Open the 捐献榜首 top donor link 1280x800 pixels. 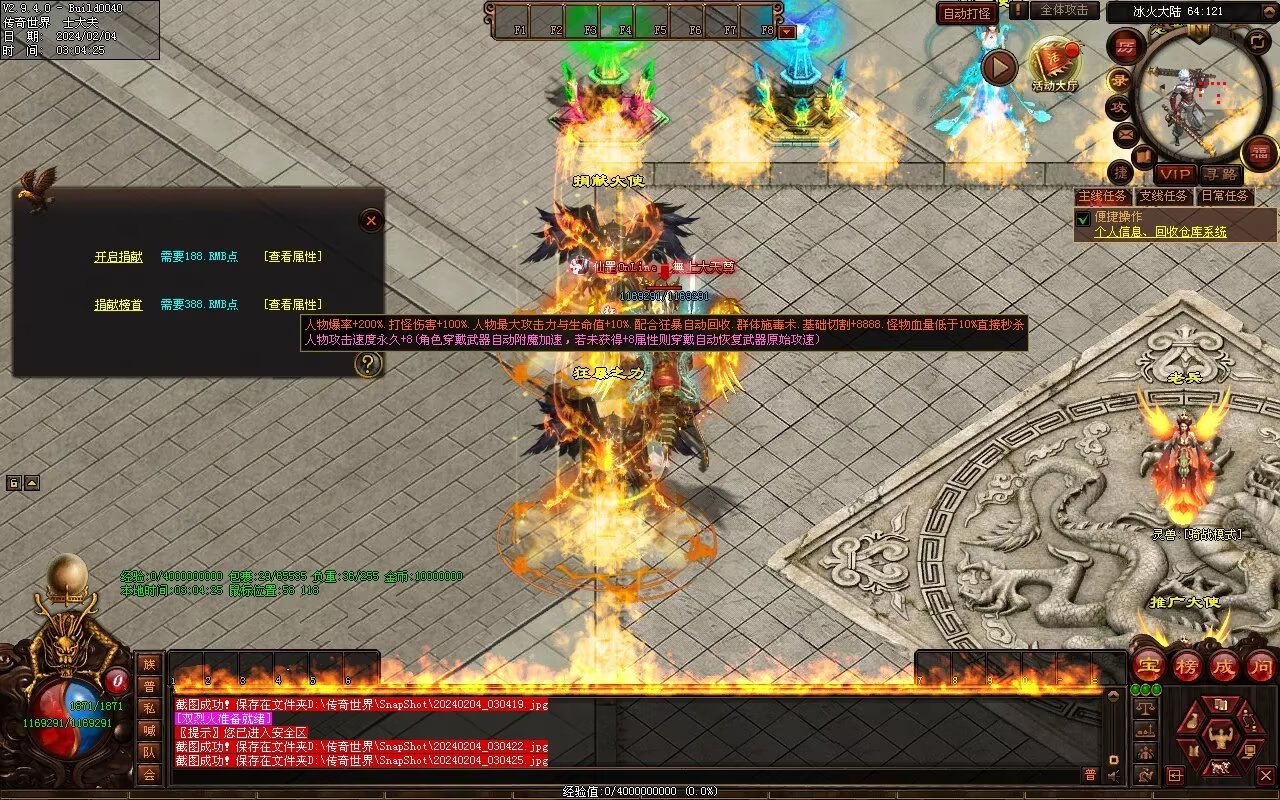tap(118, 305)
